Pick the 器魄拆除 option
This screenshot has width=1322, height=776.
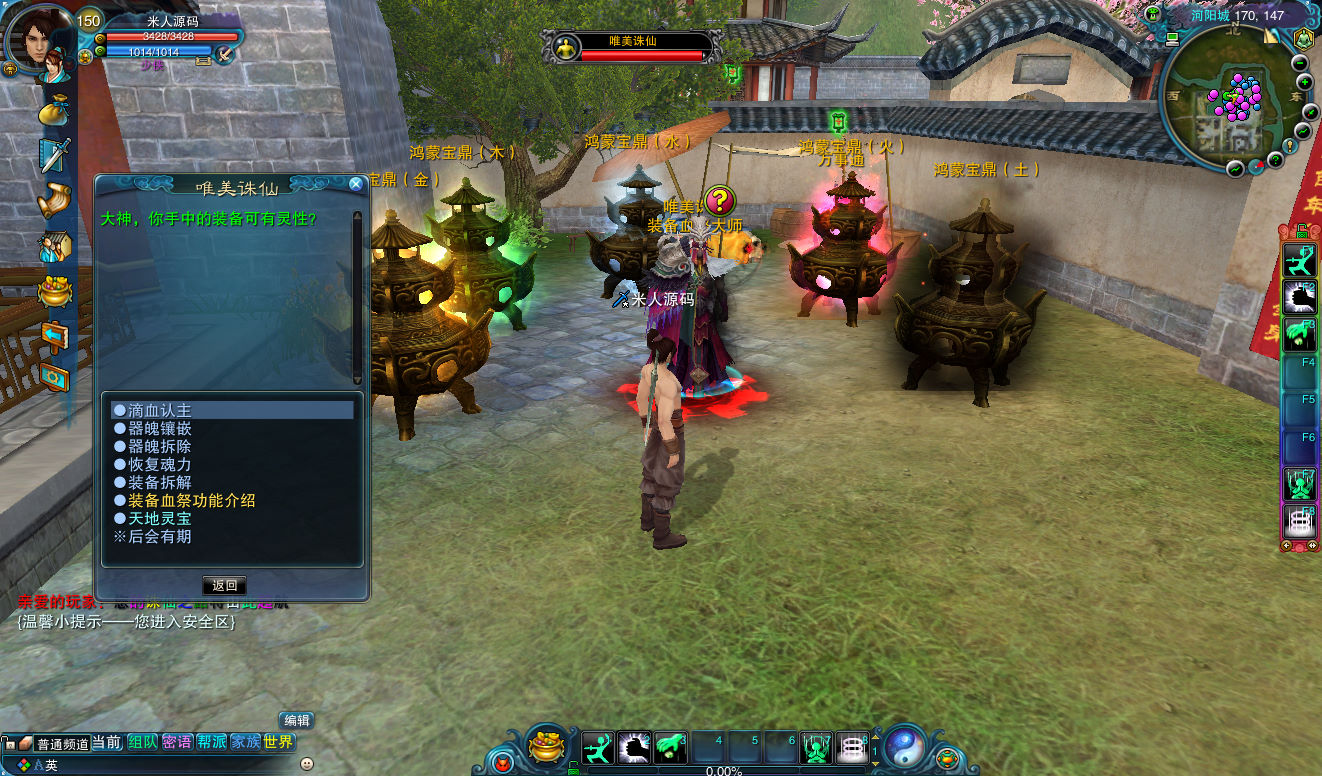[160, 446]
